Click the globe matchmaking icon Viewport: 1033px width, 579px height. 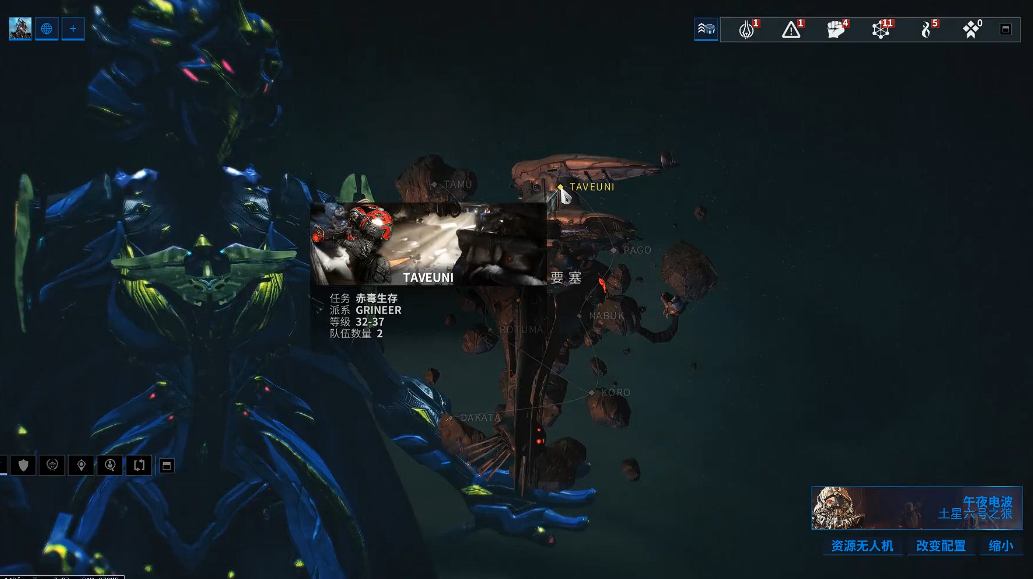[47, 29]
